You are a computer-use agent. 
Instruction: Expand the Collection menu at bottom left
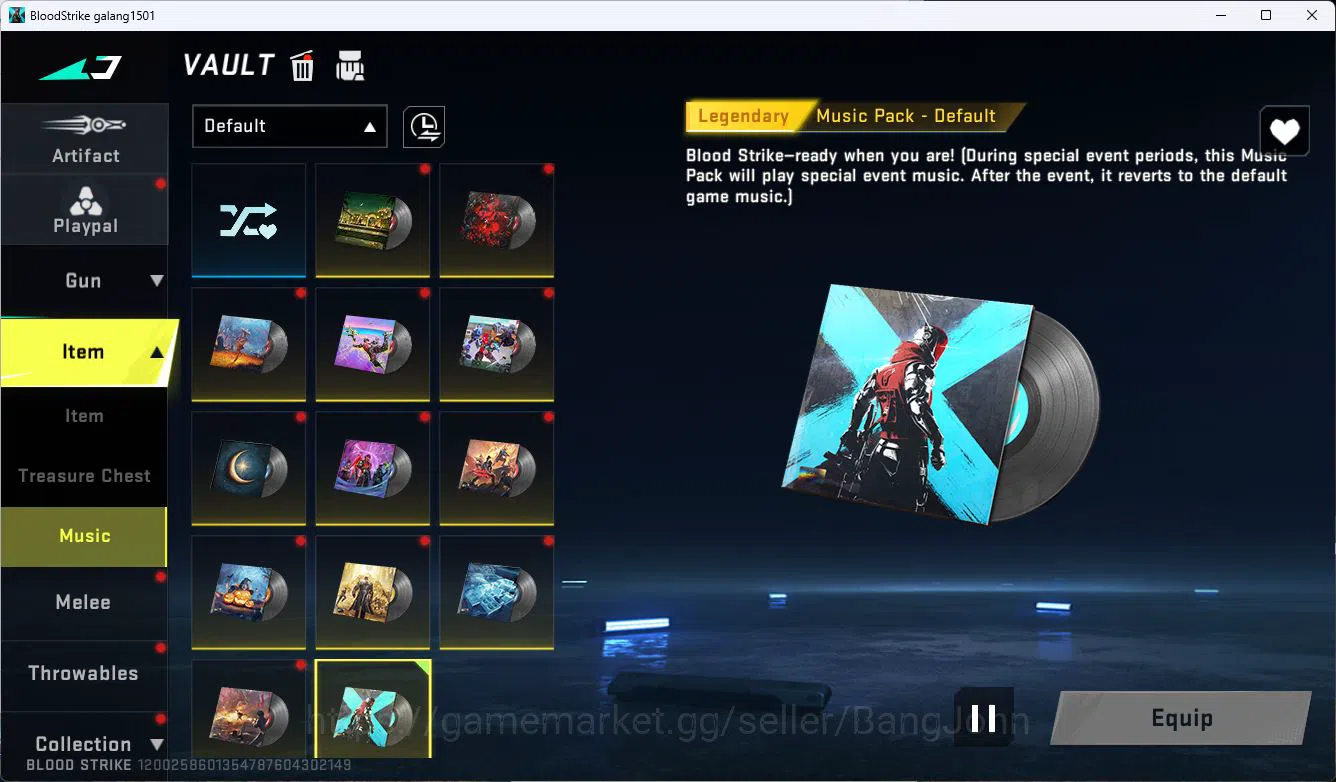coord(84,742)
